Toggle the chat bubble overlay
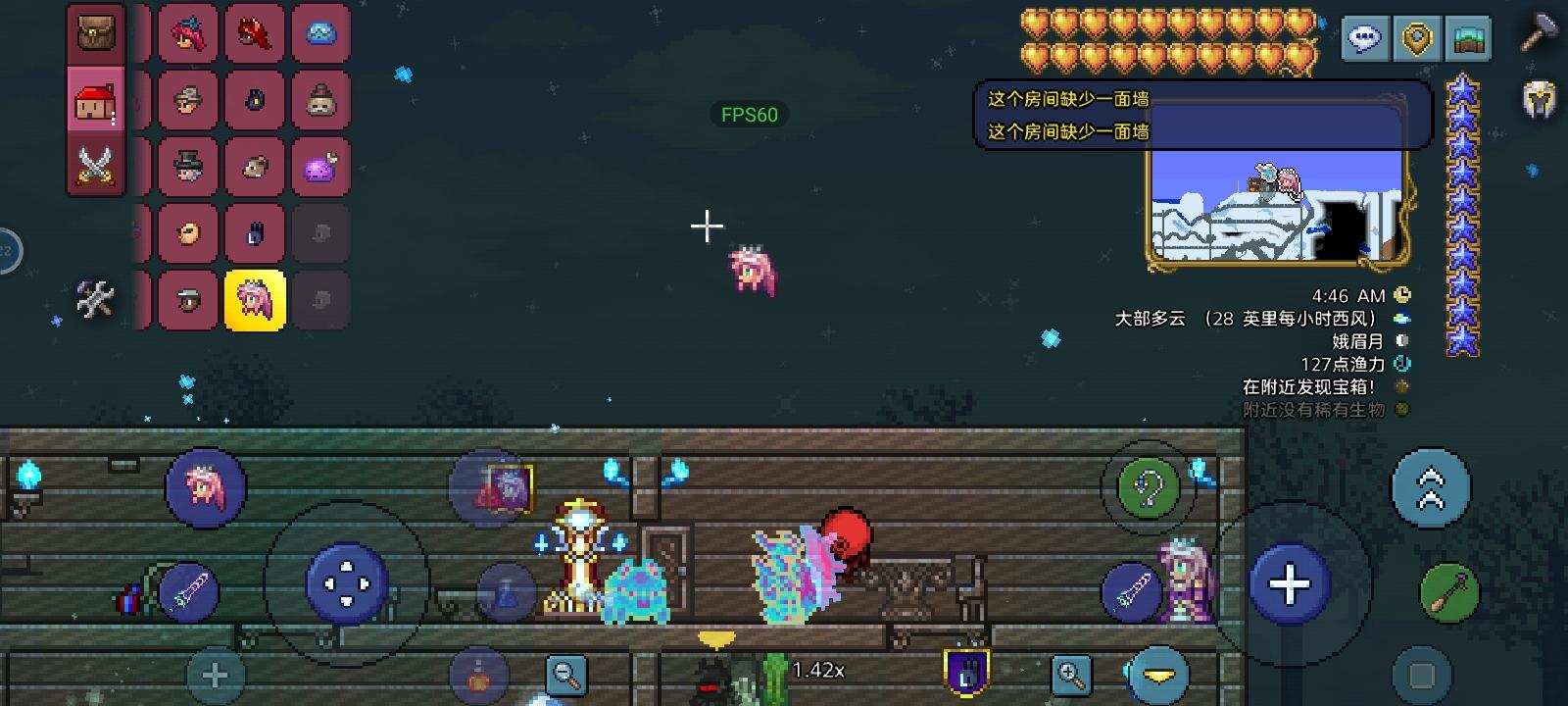Screen dimensions: 1568x706 (1365, 39)
